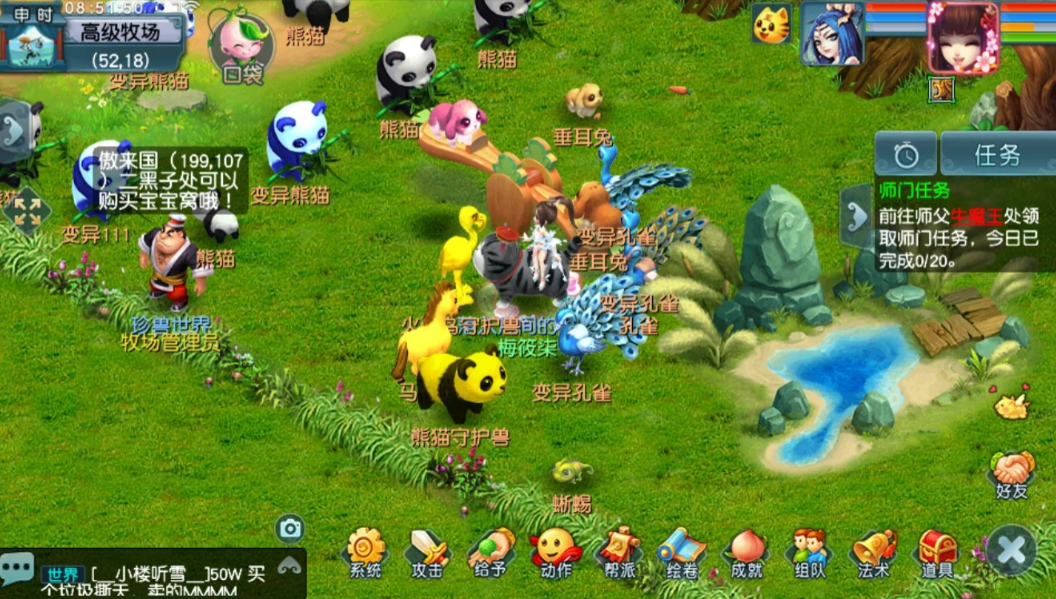View the 成就 achievements peach icon

point(746,549)
